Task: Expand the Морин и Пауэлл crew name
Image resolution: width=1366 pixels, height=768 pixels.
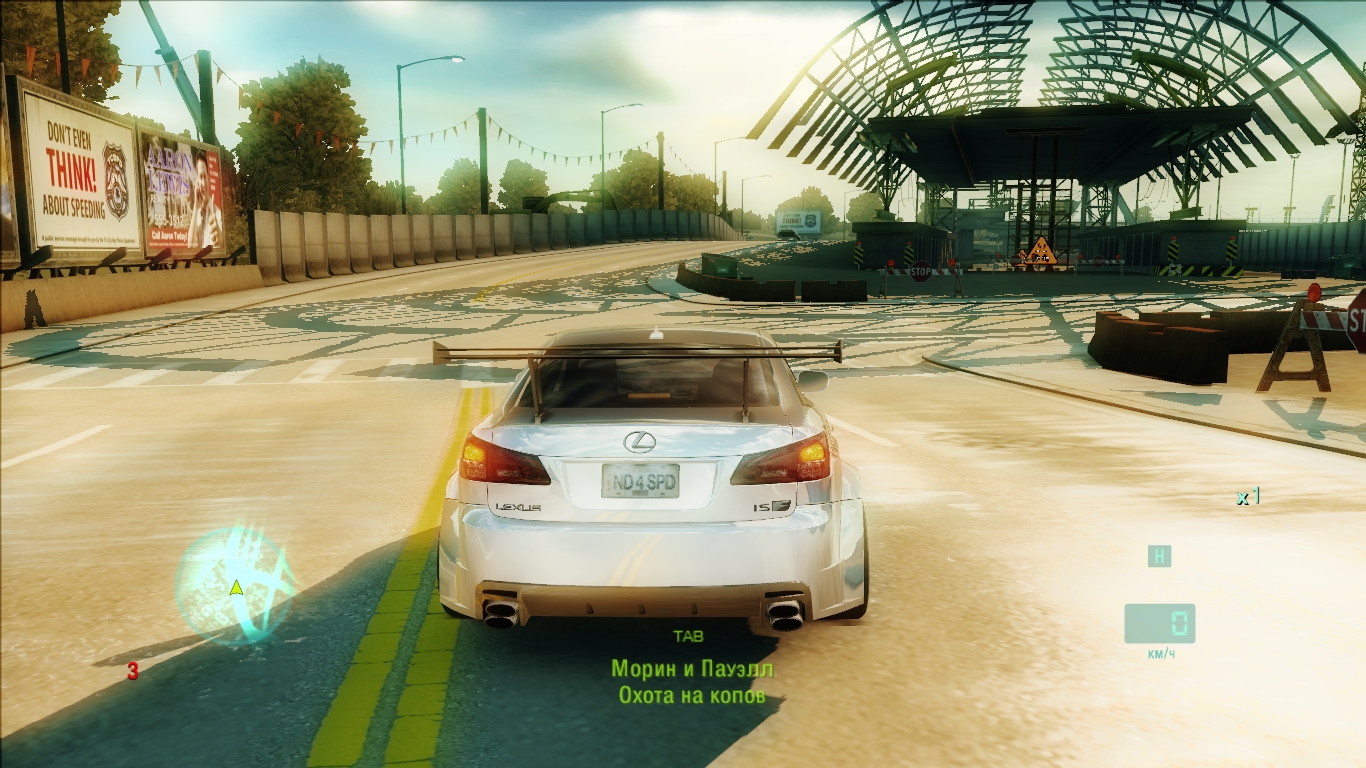Action: 690,667
